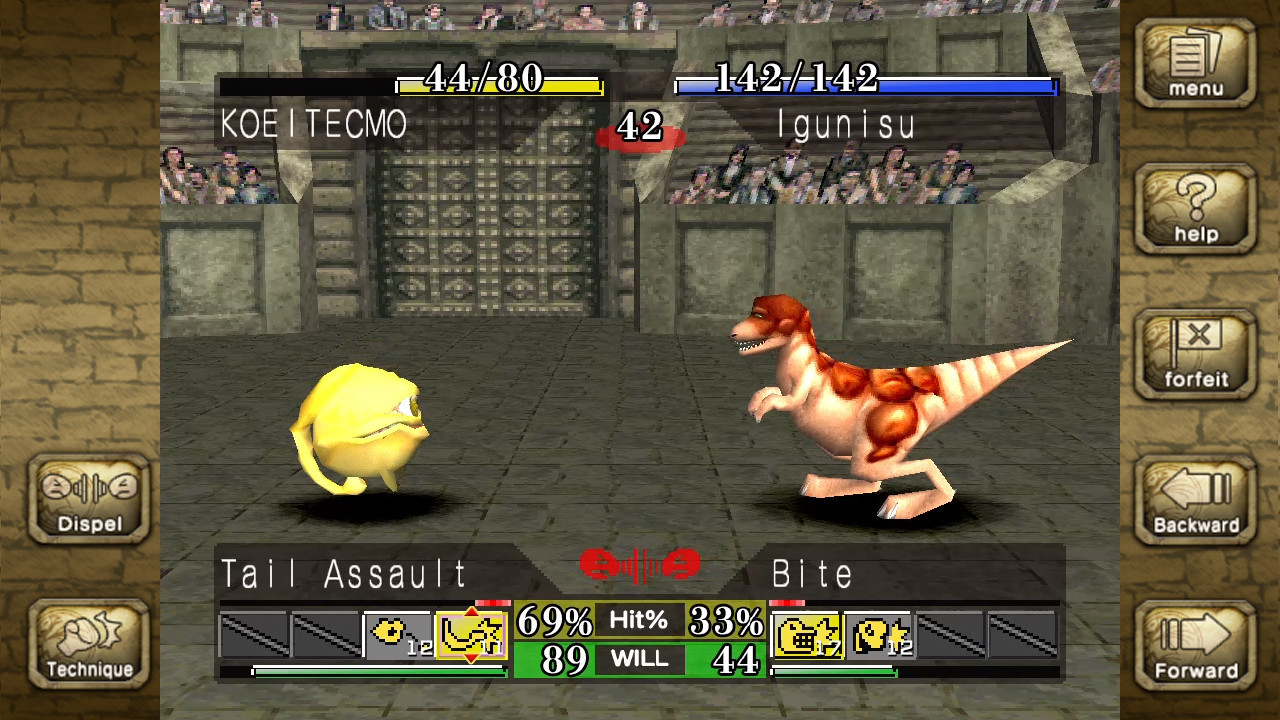The image size is (1280, 720).
Task: Open the Technique command
Action: 88,645
